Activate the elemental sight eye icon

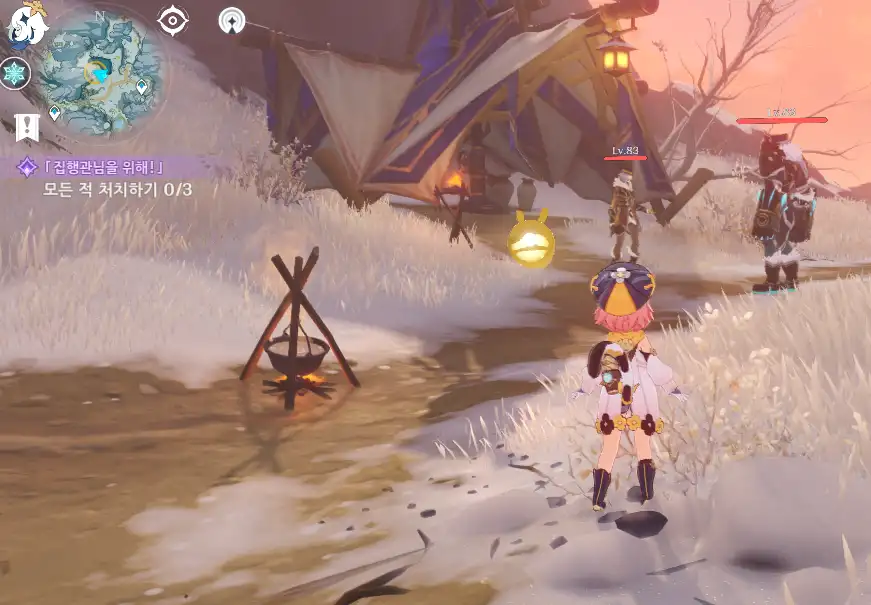pos(173,19)
